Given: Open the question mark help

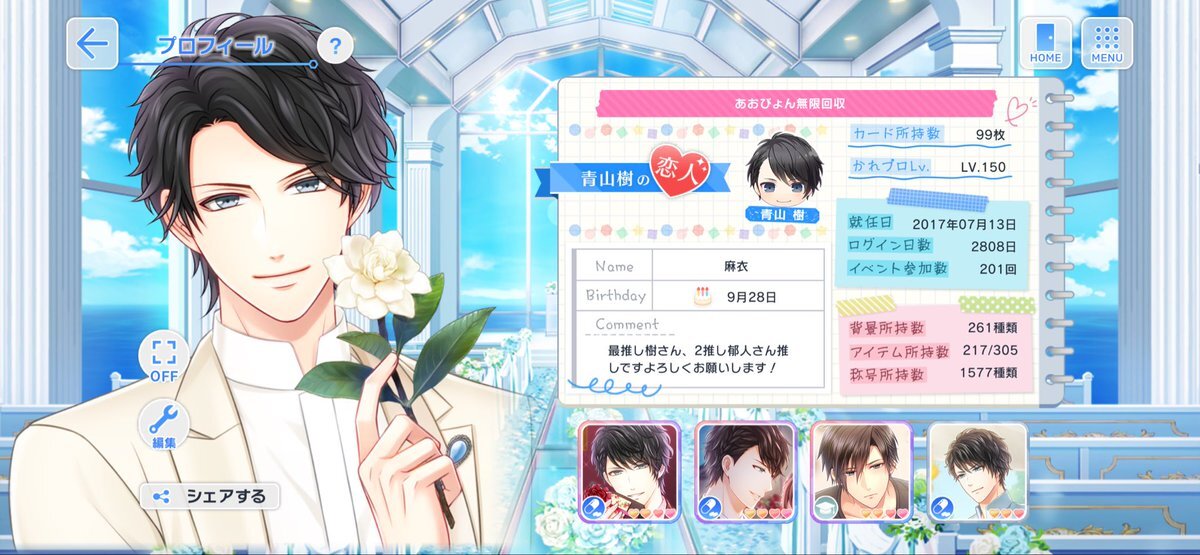Looking at the screenshot, I should click(x=335, y=45).
